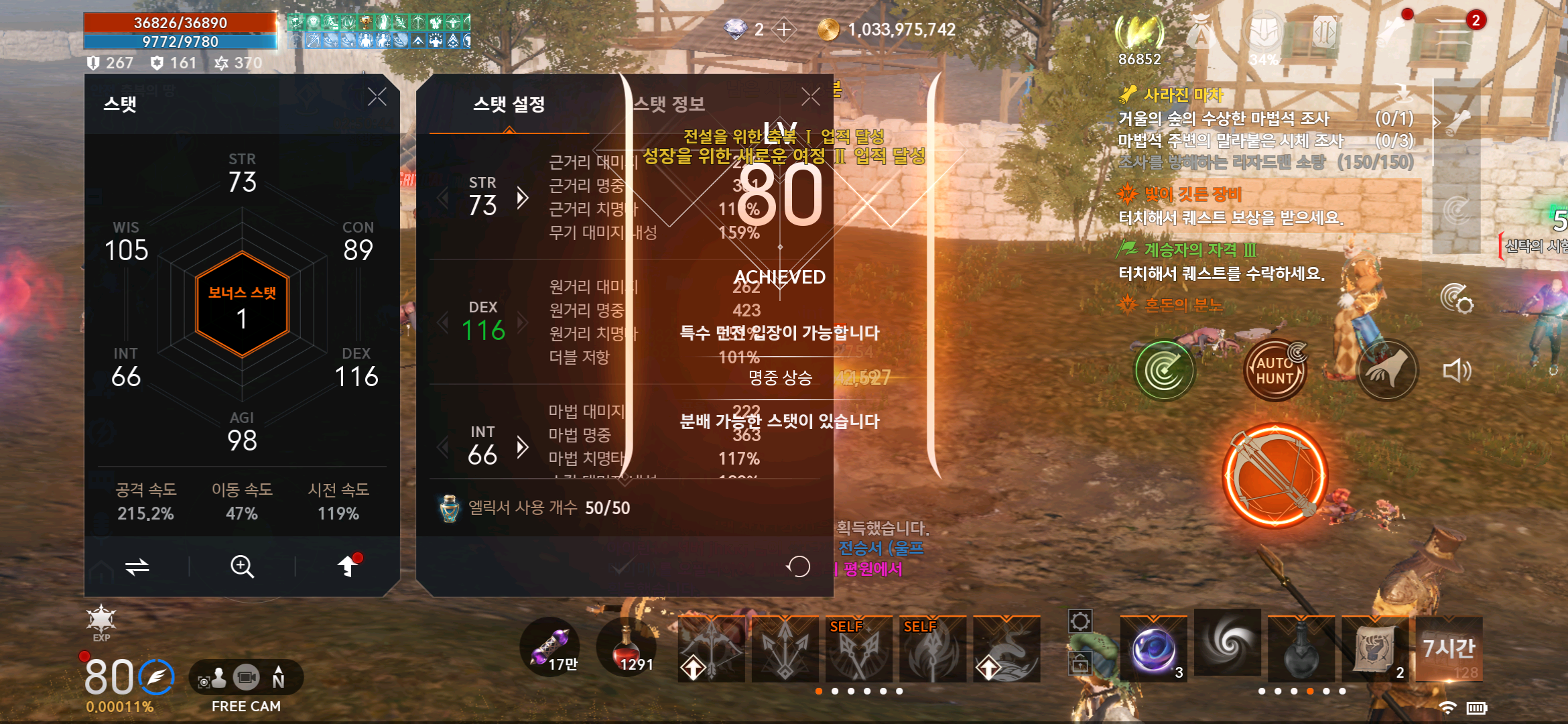Select the magnifier zoom icon in the stat panel
Image resolution: width=1568 pixels, height=724 pixels.
[x=241, y=566]
